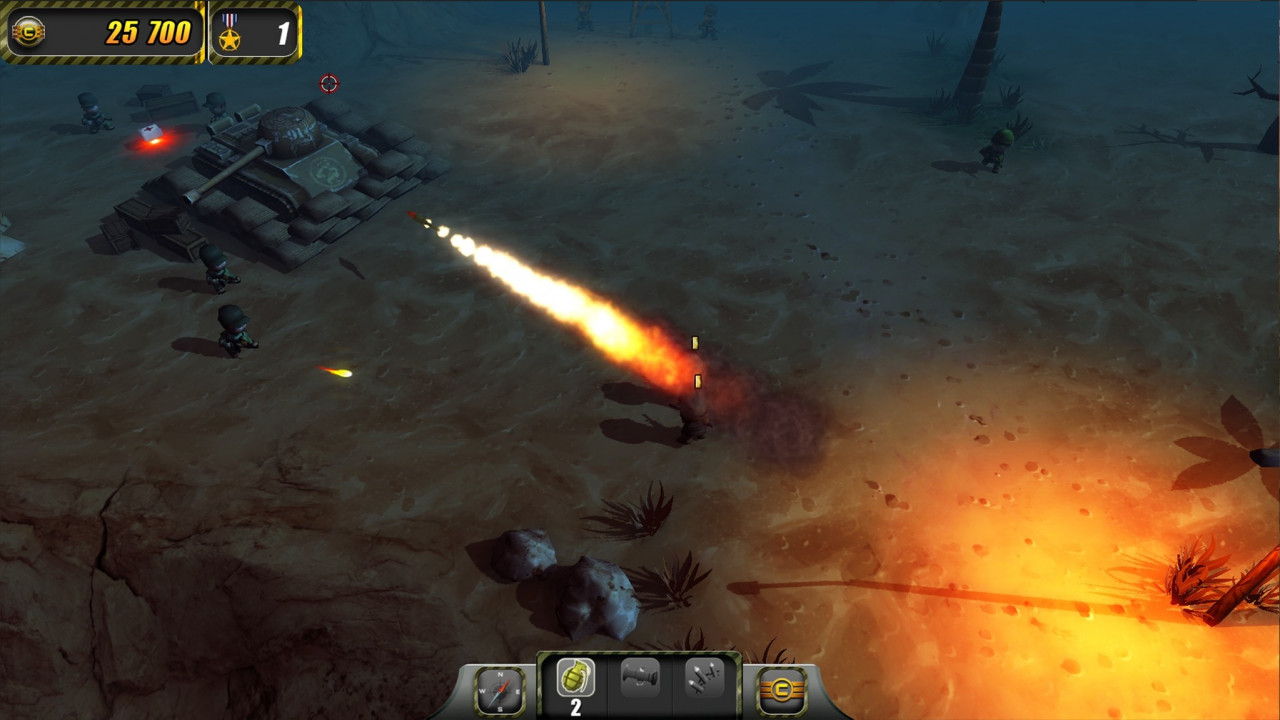Select the grenade weapon slot

(575, 680)
